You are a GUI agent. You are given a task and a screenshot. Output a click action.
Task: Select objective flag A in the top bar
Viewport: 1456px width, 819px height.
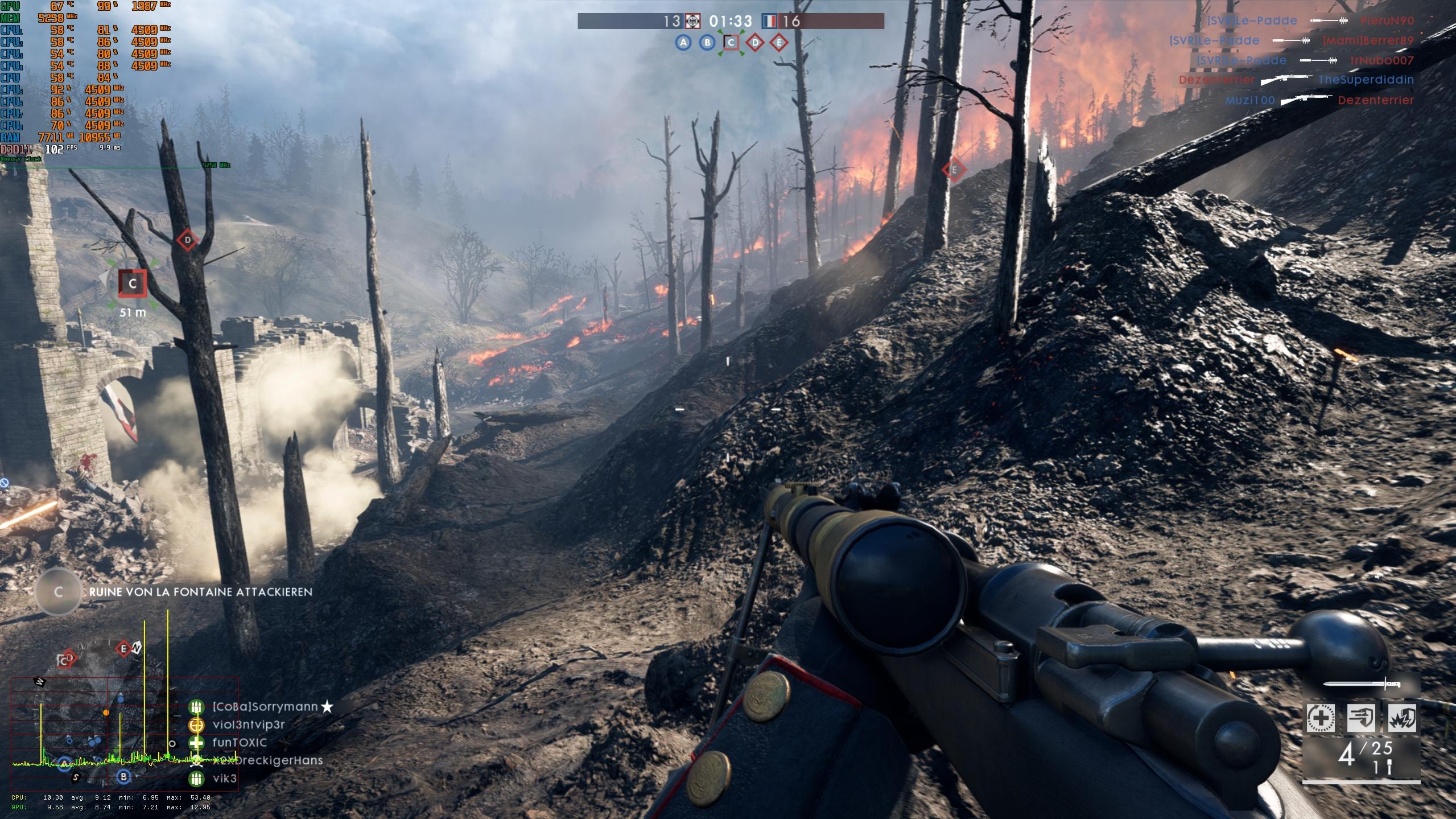683,43
